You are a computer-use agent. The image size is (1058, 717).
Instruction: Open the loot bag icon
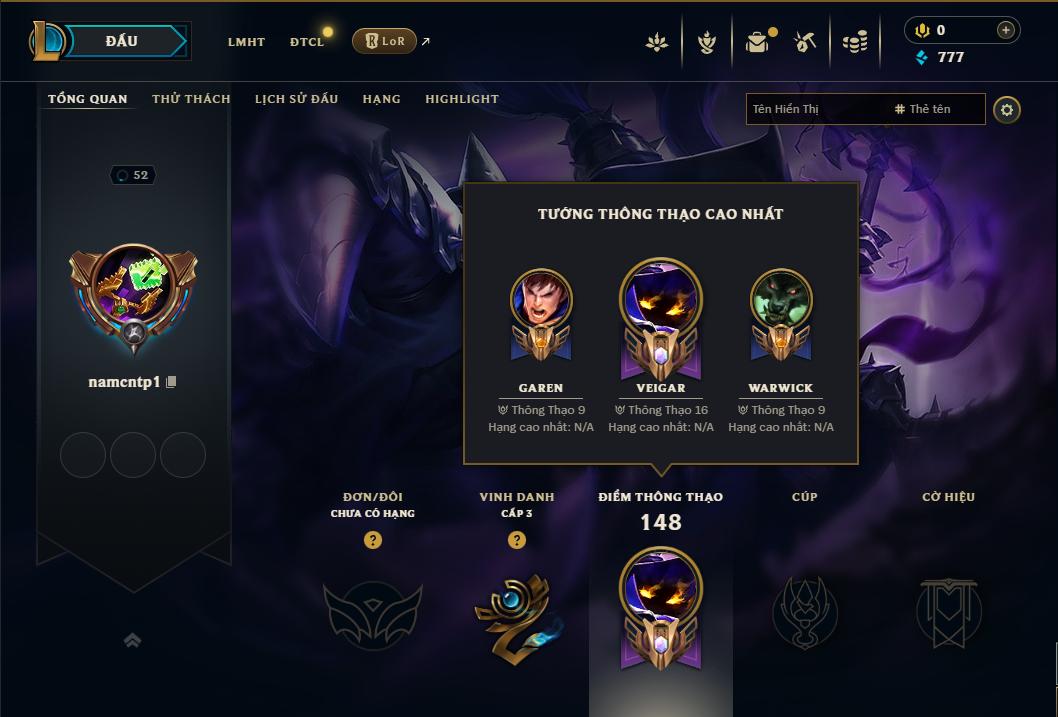[757, 42]
